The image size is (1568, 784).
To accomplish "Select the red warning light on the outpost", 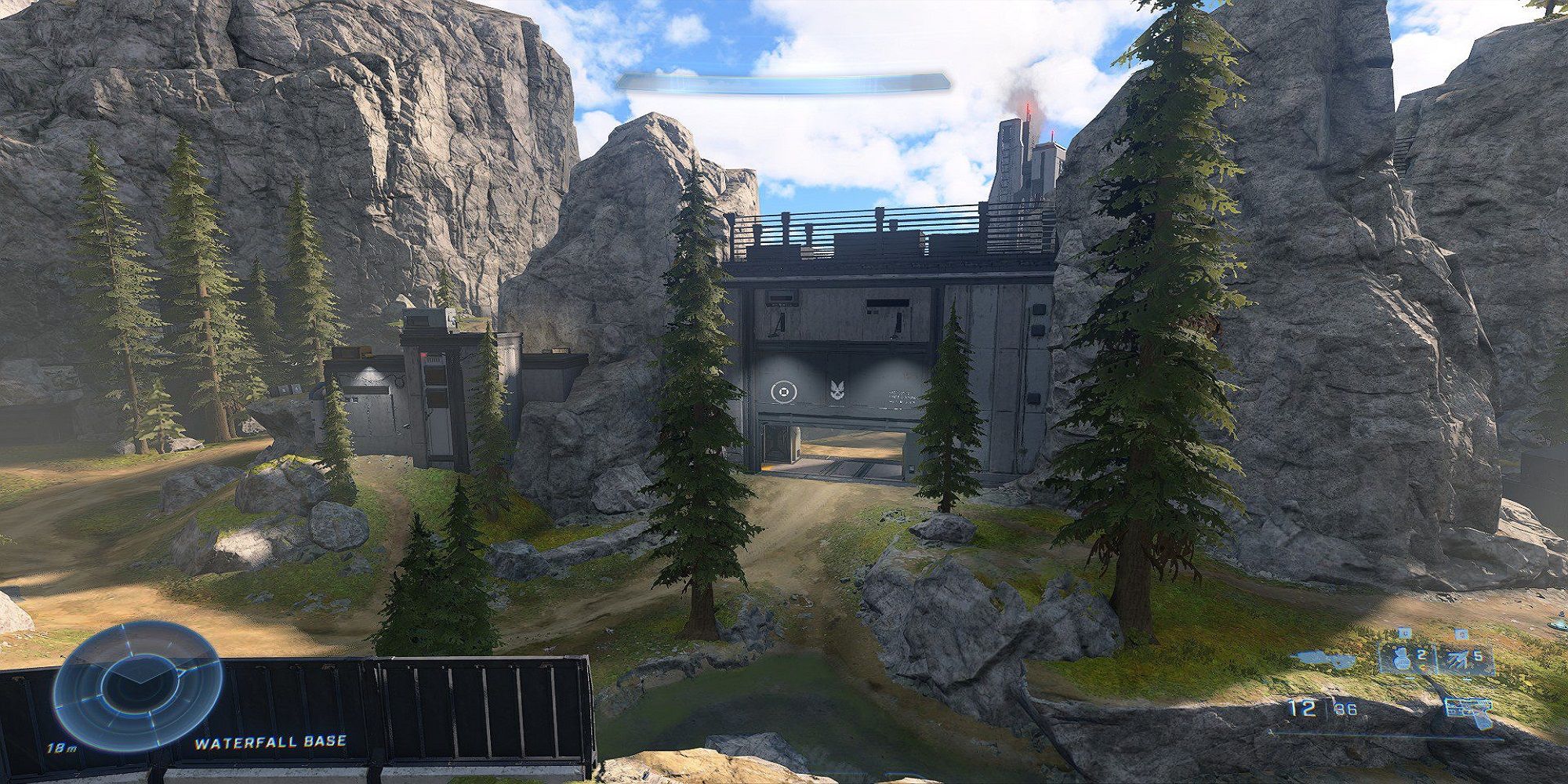I will [423, 354].
